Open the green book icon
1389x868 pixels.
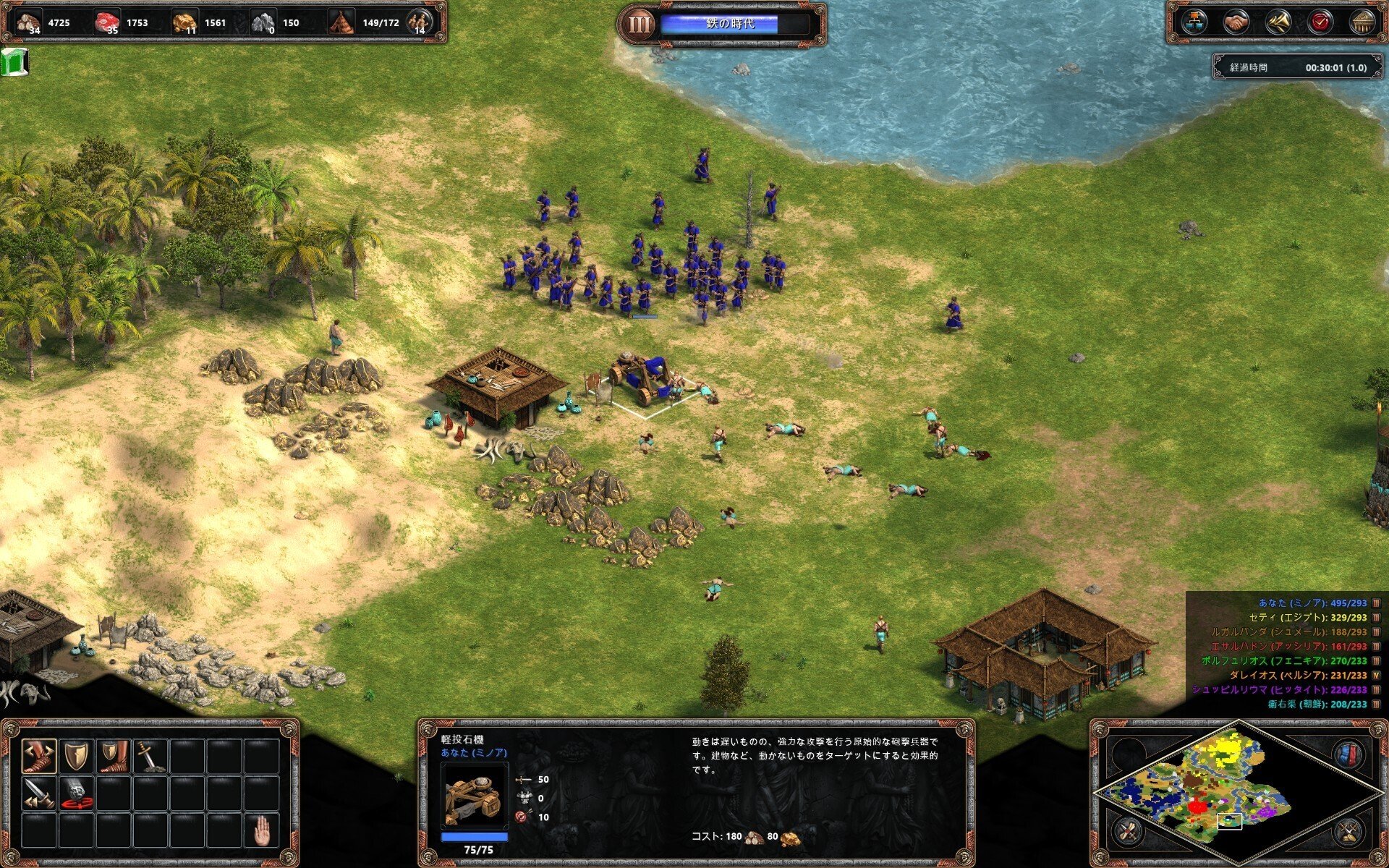click(14, 62)
